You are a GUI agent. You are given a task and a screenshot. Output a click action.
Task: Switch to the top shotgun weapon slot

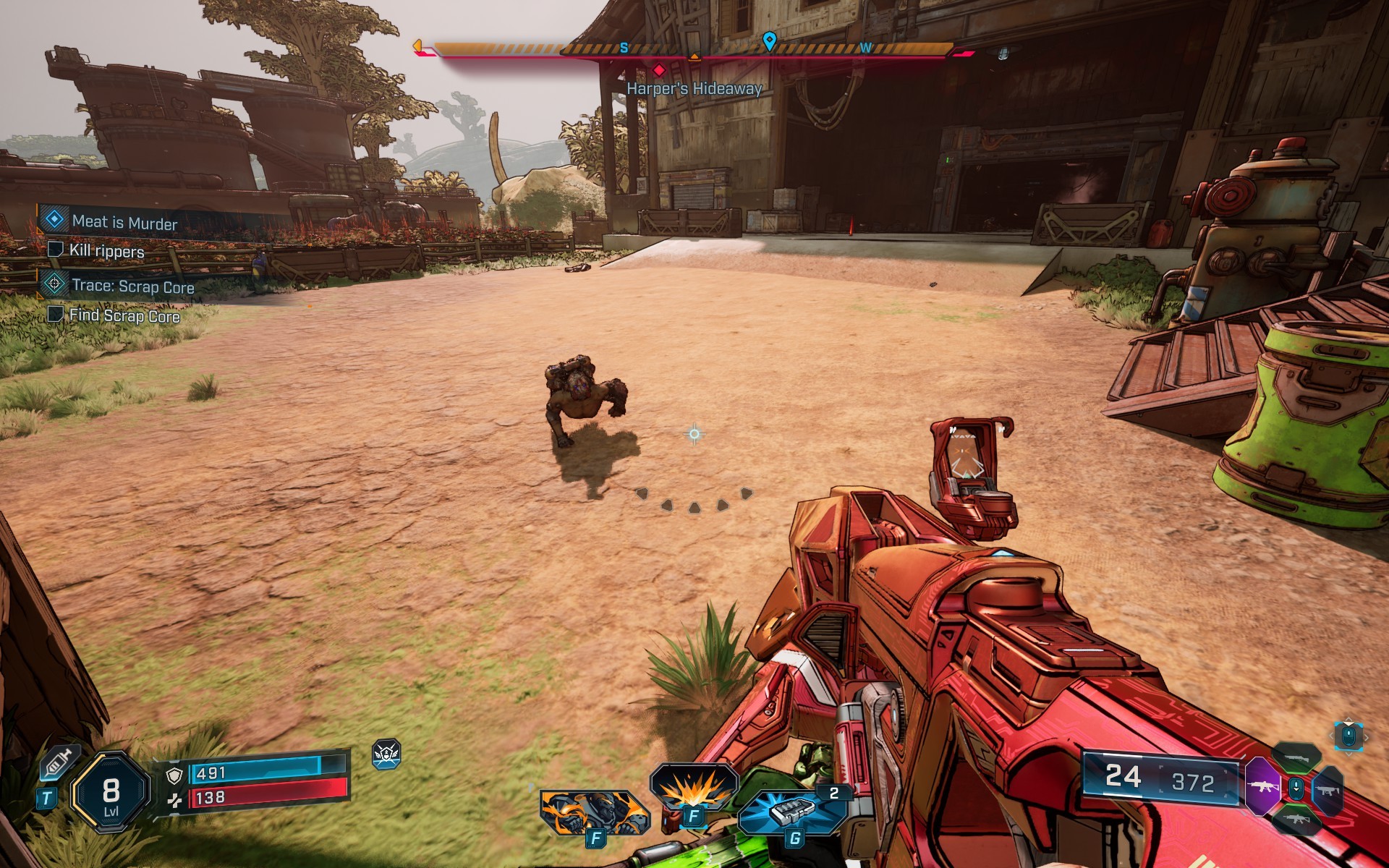(x=1296, y=757)
